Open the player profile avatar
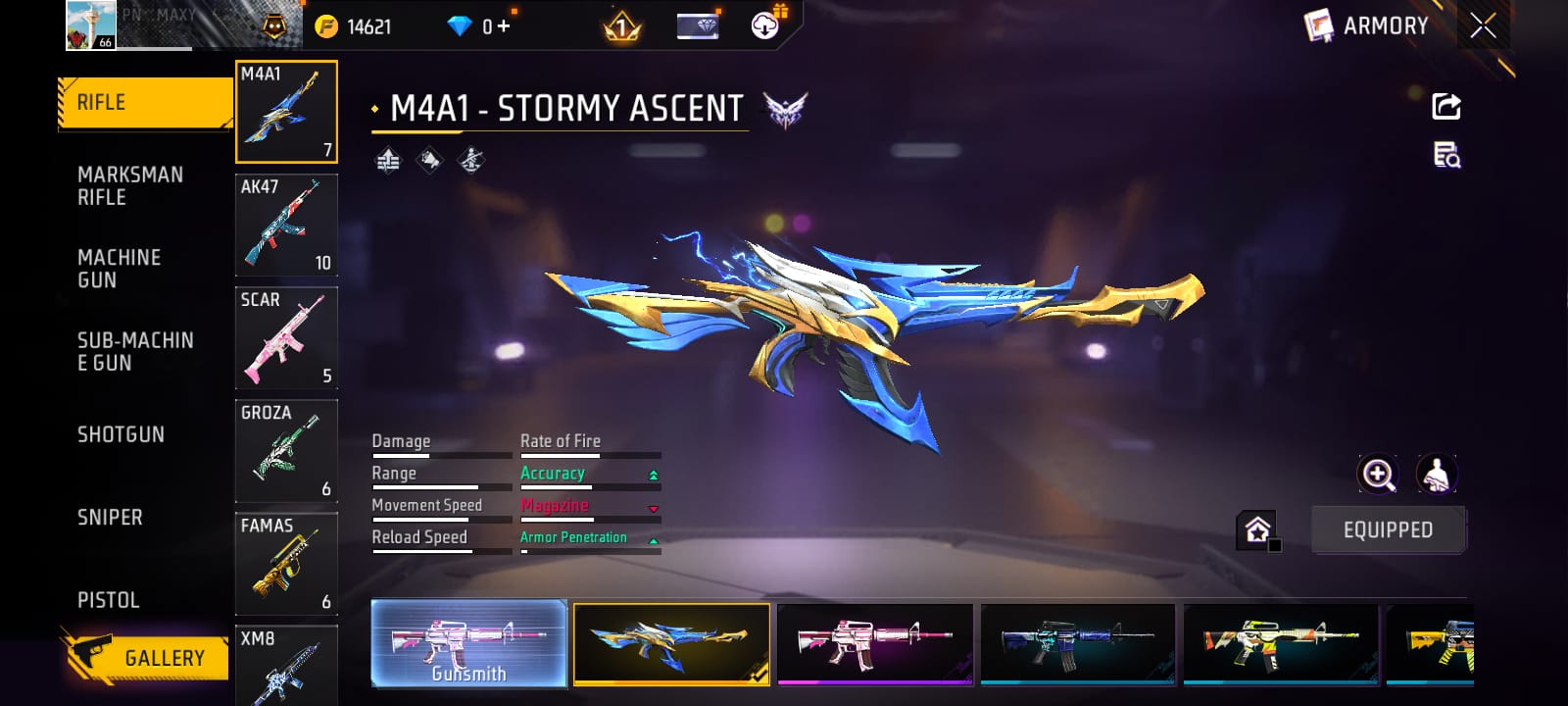Image resolution: width=1568 pixels, height=706 pixels. coord(90,25)
